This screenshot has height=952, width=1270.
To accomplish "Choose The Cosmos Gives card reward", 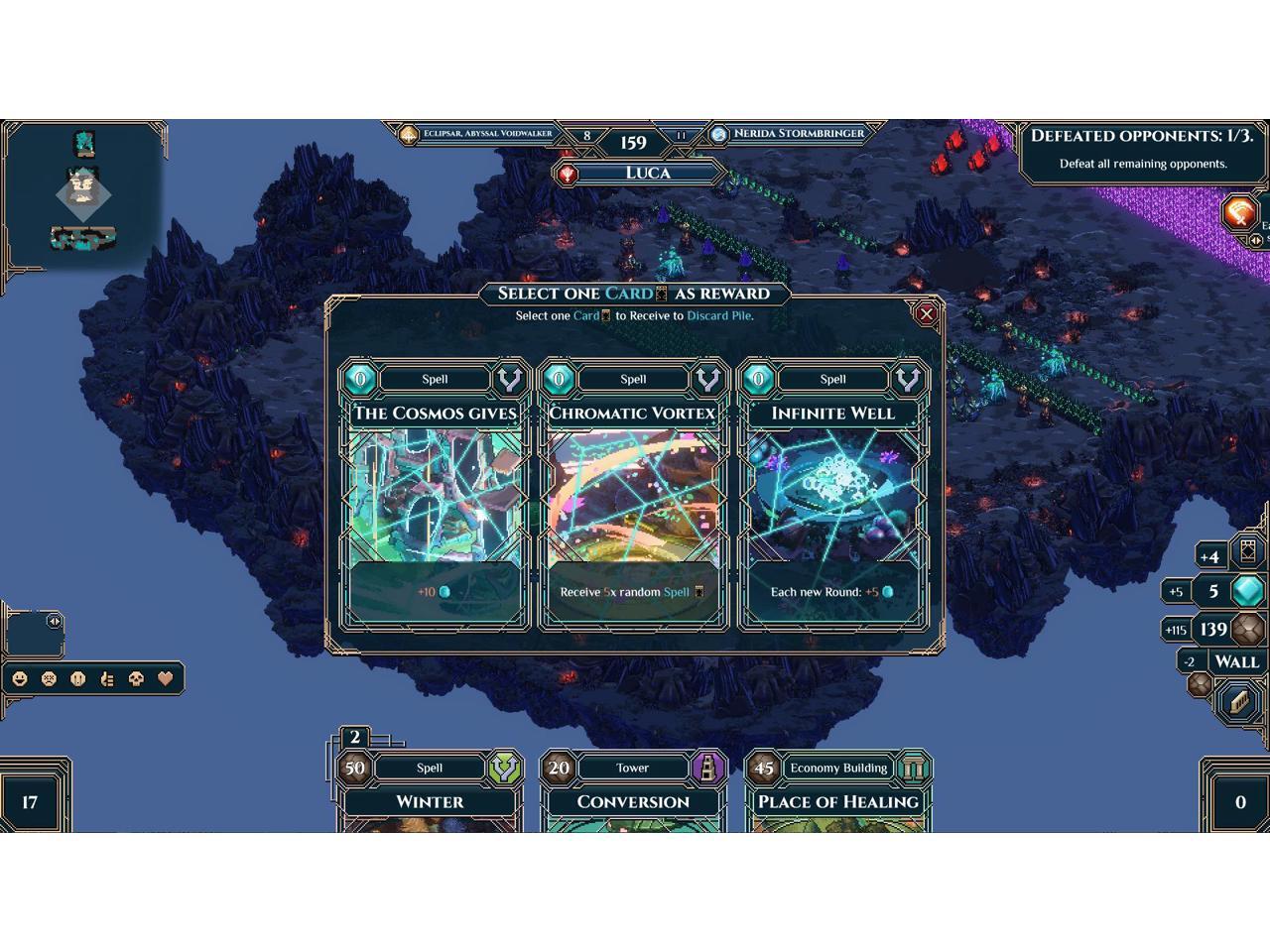I will [434, 494].
